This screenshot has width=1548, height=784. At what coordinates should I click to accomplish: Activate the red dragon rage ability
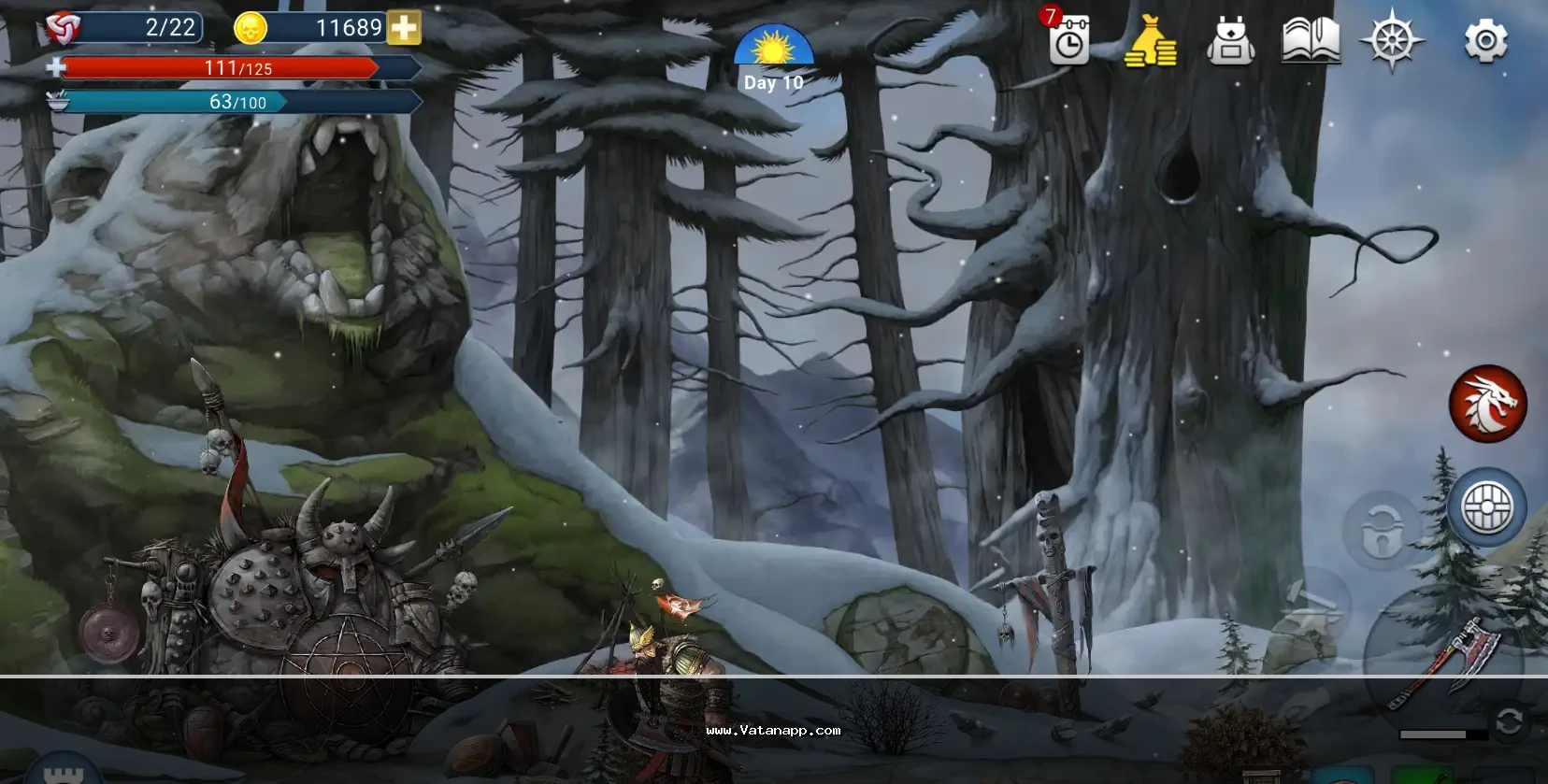tap(1487, 404)
